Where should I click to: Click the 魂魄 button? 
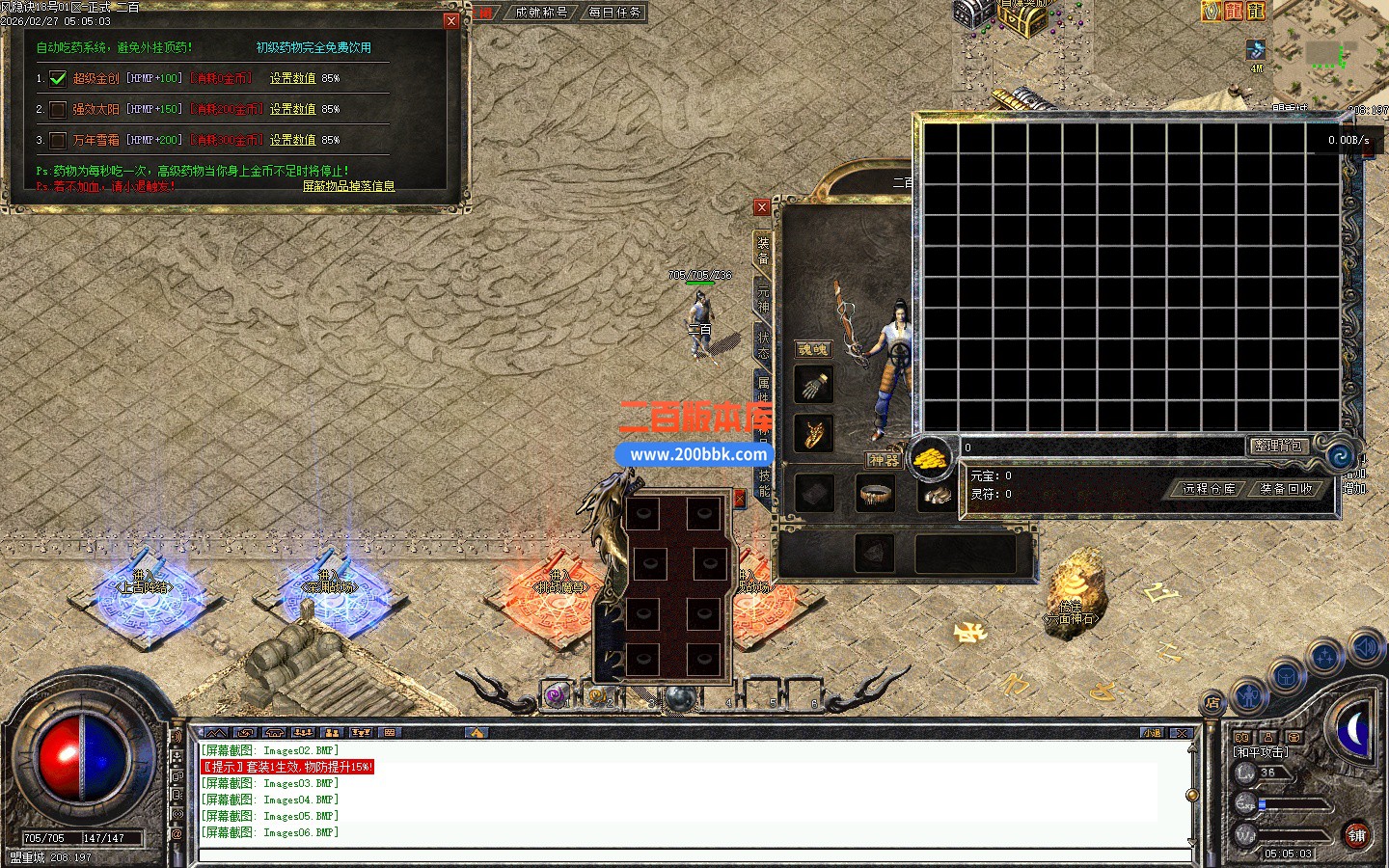pos(813,349)
